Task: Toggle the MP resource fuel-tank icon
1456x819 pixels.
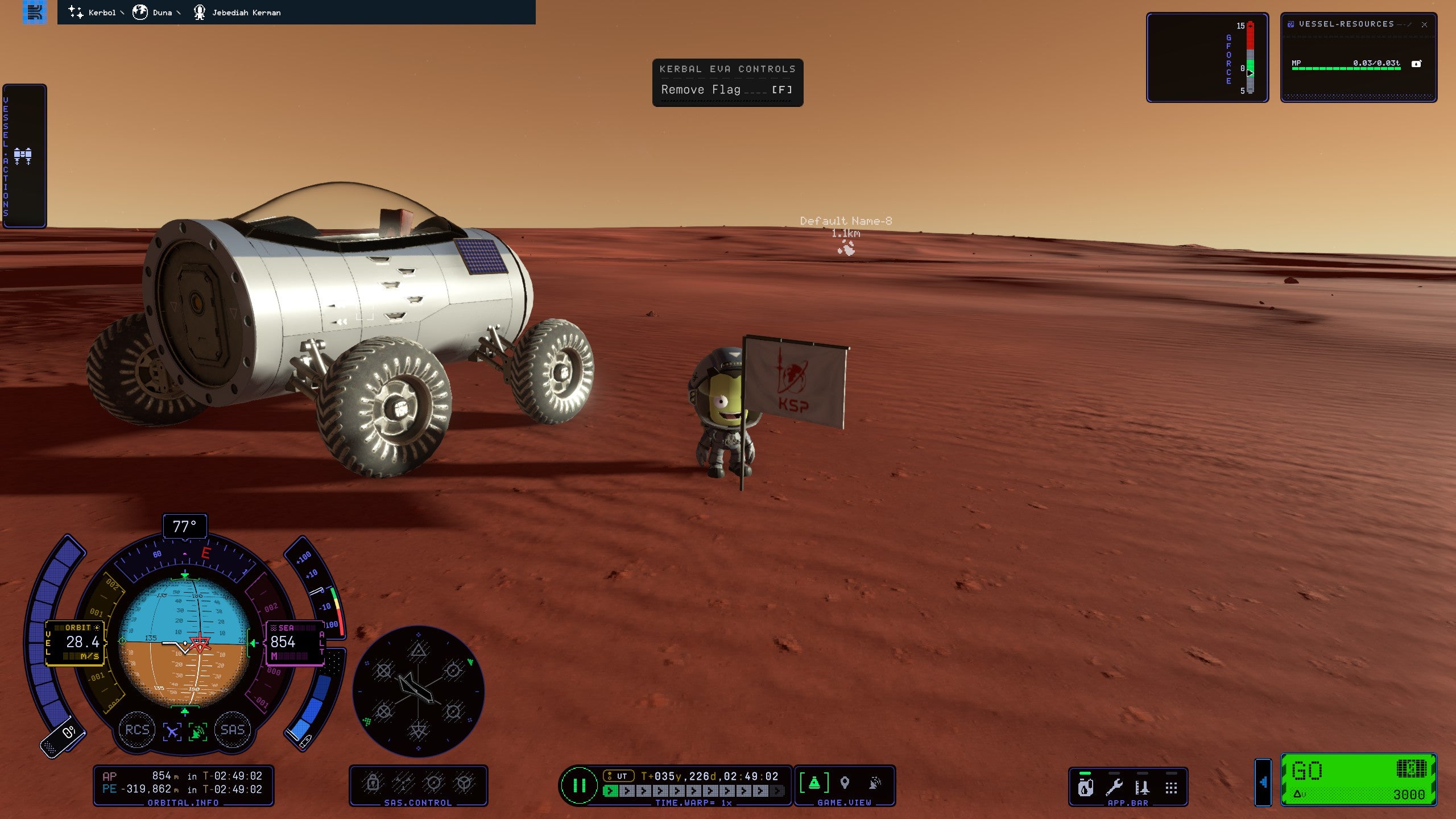Action: coord(1416,64)
